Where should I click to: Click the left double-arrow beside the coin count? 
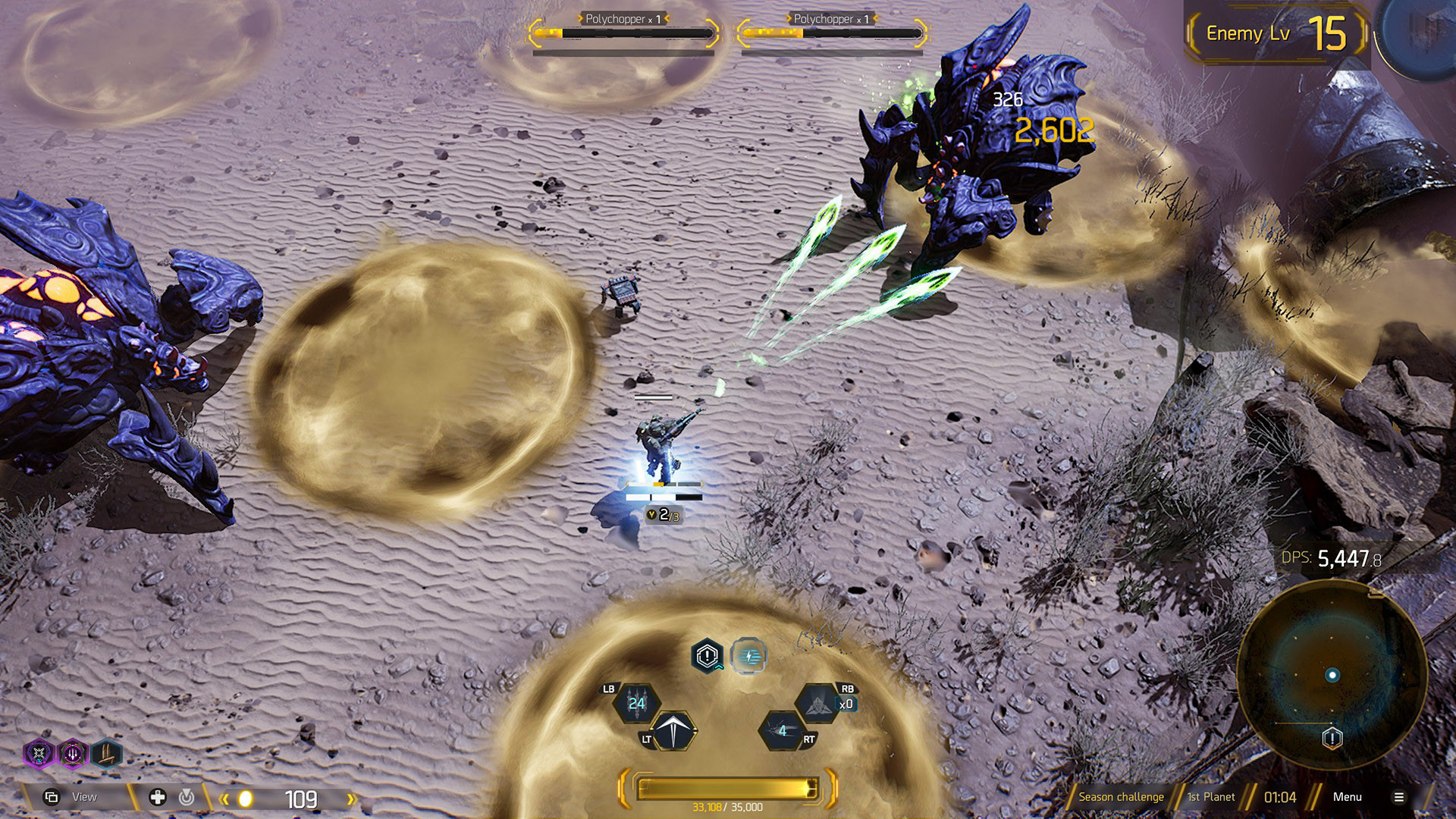(223, 799)
